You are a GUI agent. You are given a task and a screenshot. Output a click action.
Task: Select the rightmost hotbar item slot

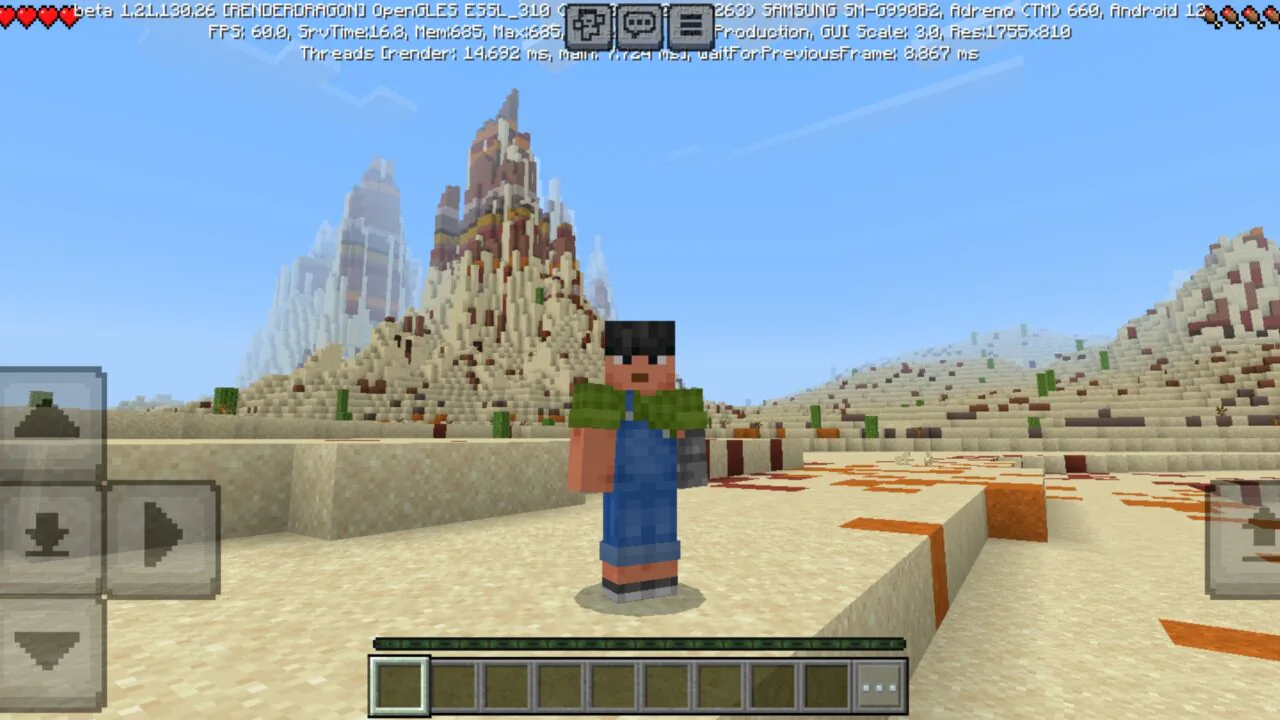(x=825, y=686)
